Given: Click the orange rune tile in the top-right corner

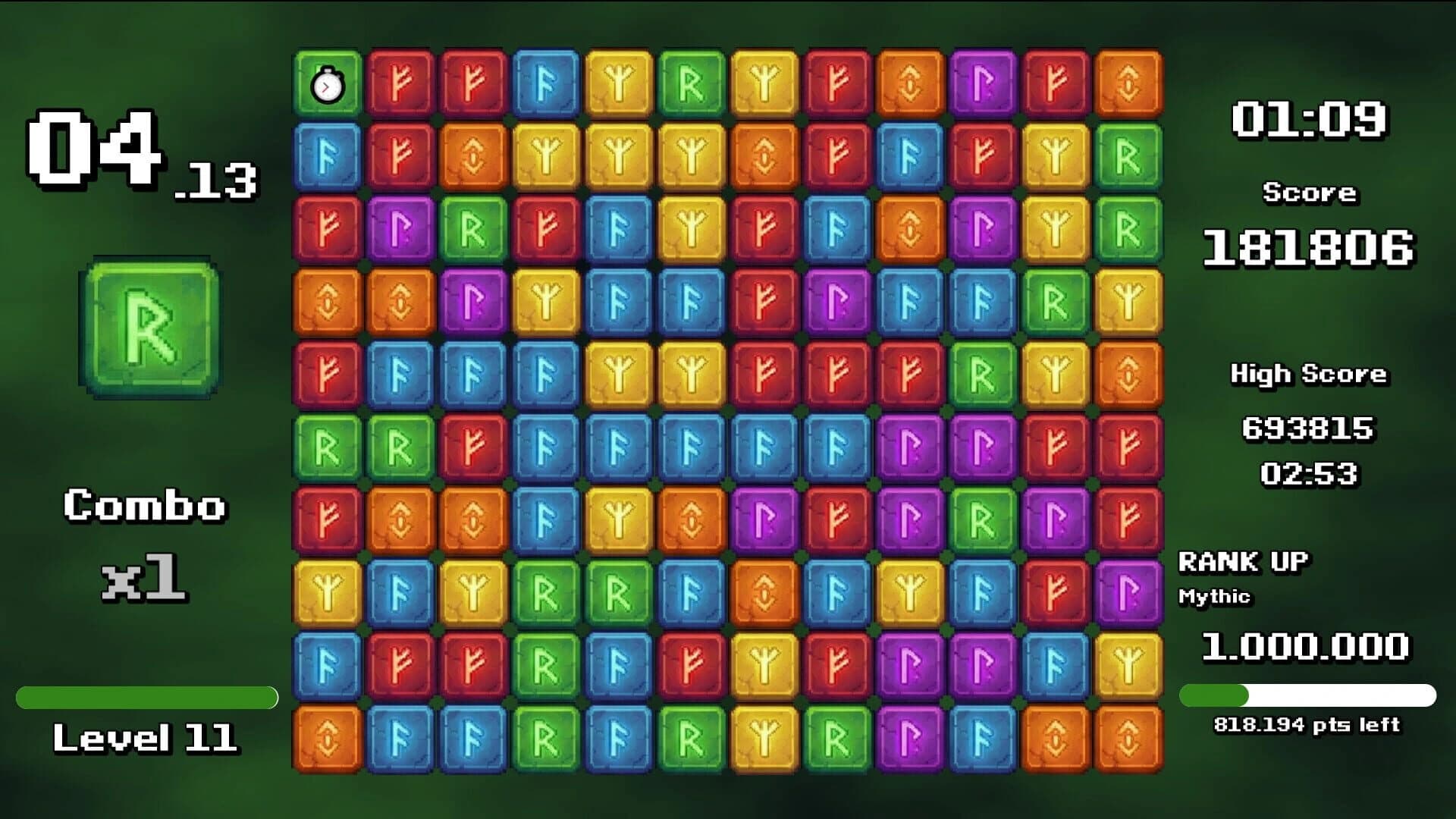Looking at the screenshot, I should (1129, 85).
